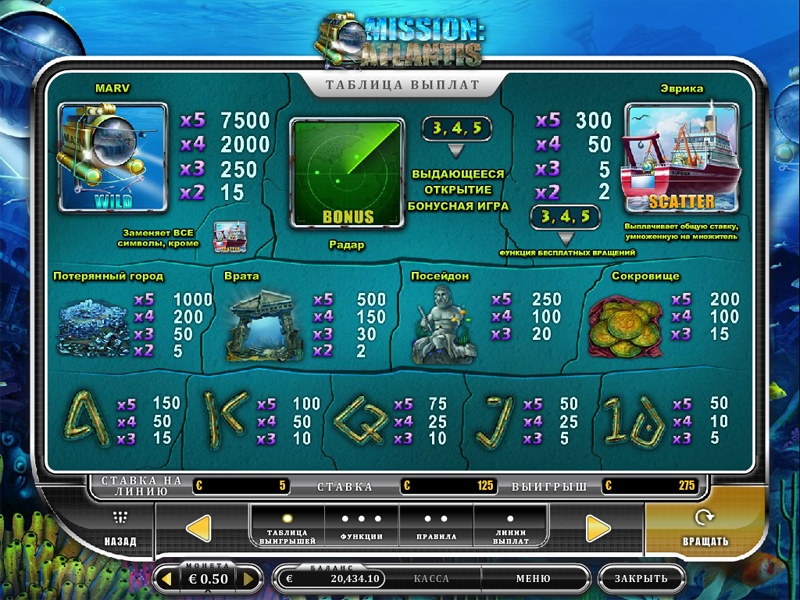The height and width of the screenshot is (600, 800).
Task: Increase the coin value with right arrow
Action: (249, 579)
